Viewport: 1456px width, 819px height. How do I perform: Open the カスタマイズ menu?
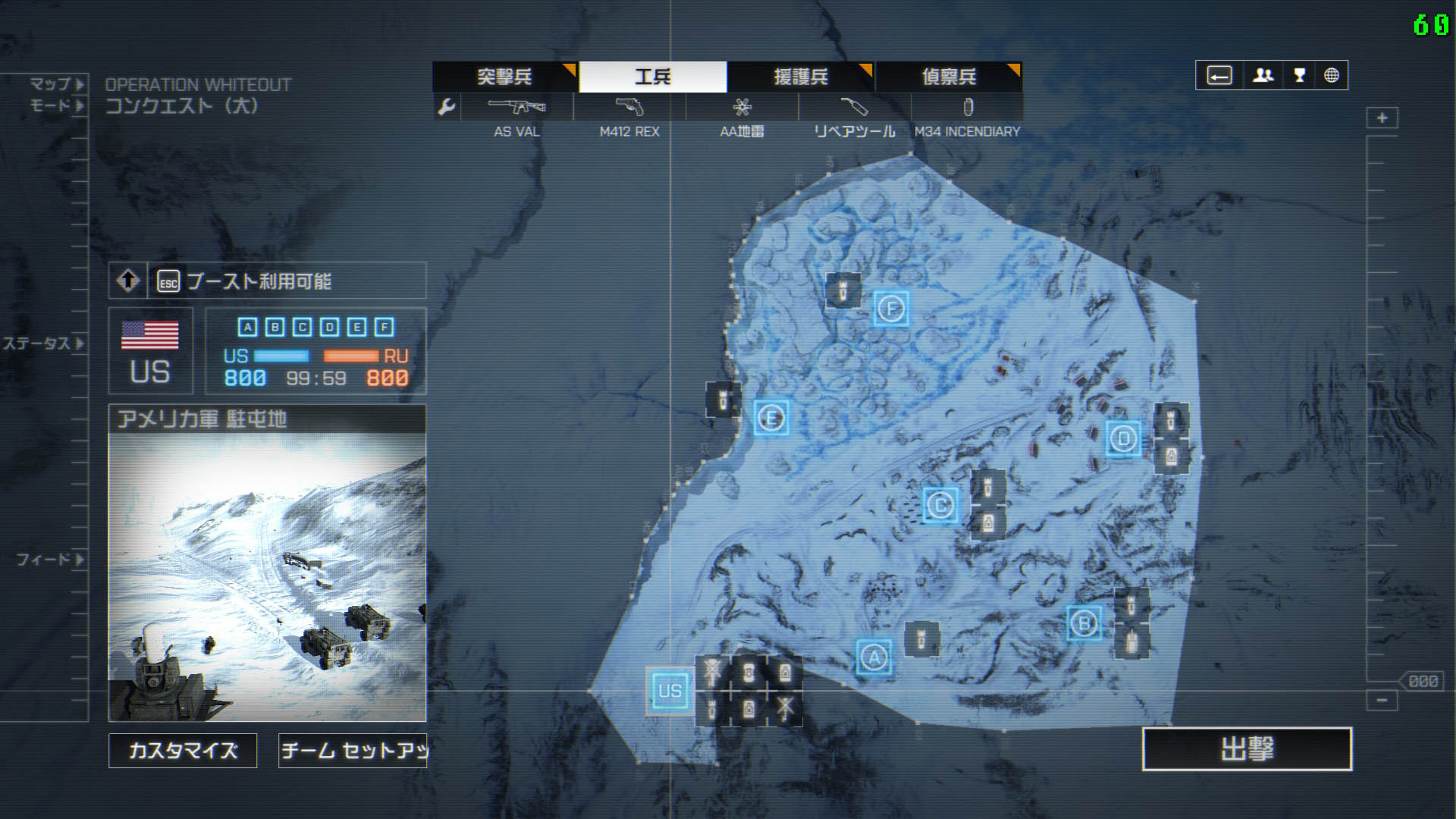click(183, 751)
